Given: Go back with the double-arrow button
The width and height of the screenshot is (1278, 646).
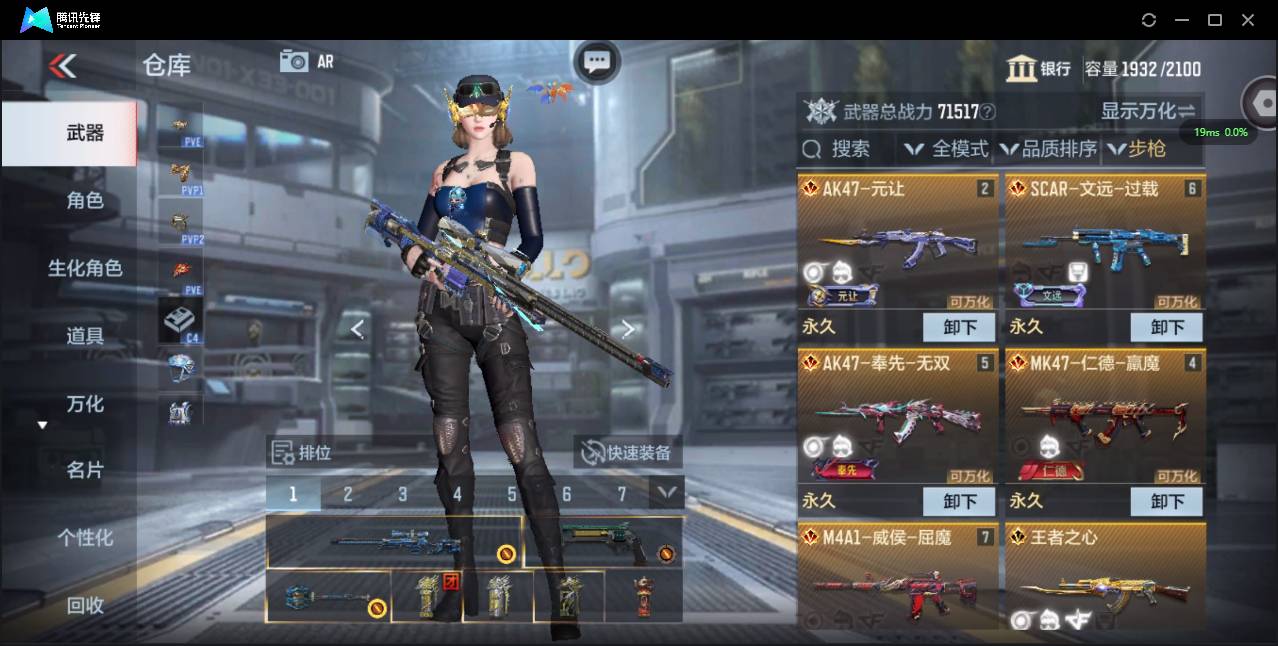Looking at the screenshot, I should coord(62,67).
